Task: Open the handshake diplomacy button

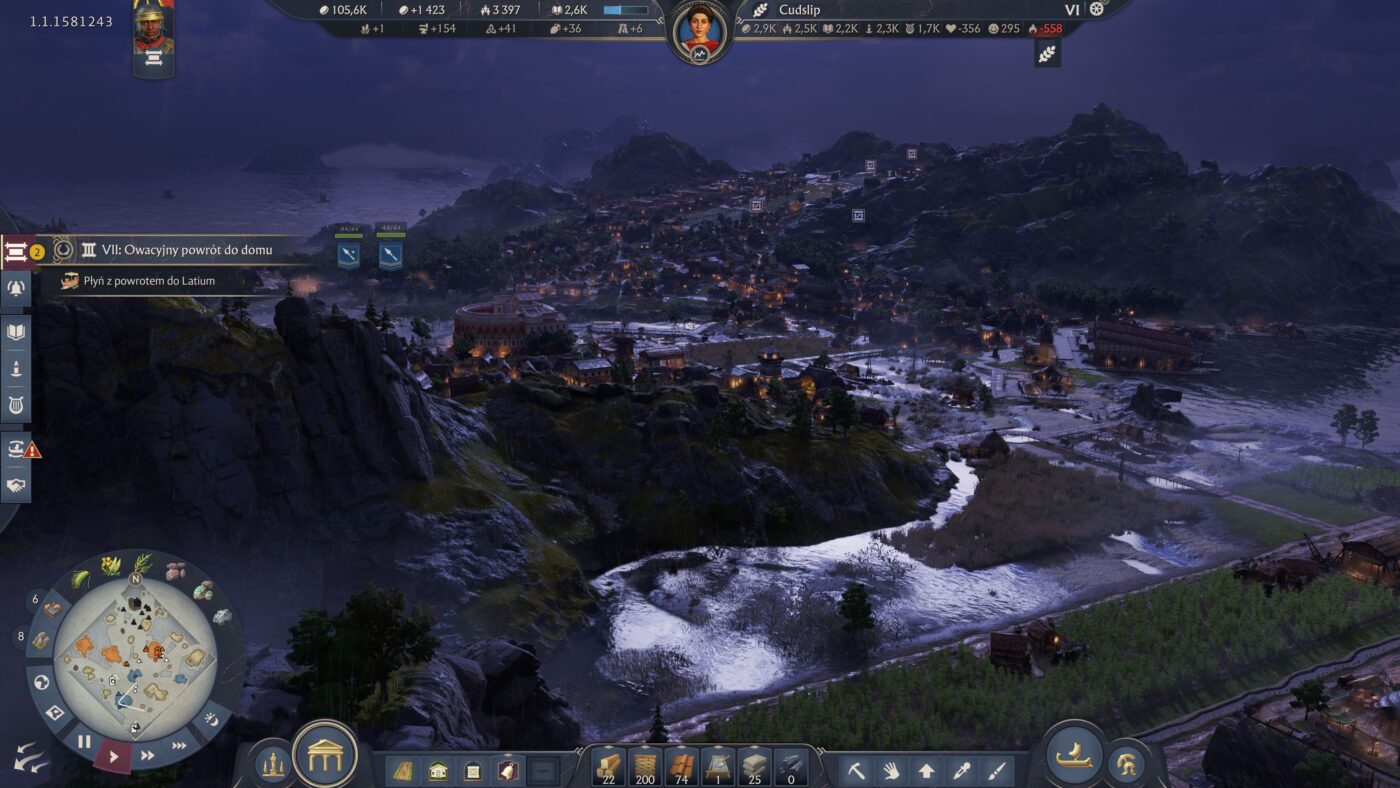Action: click(x=16, y=486)
